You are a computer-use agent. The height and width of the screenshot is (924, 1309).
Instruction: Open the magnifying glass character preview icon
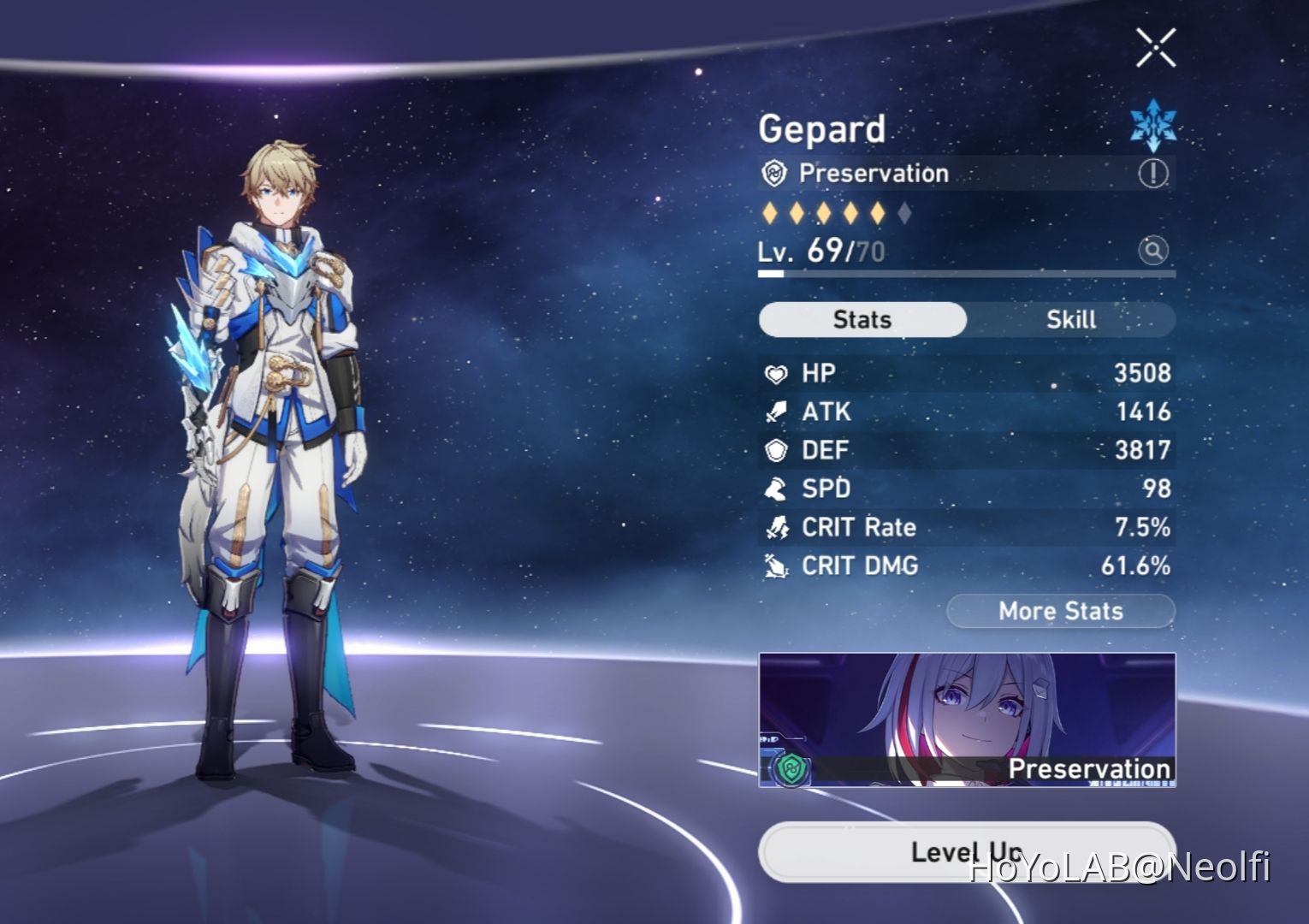pos(1152,252)
